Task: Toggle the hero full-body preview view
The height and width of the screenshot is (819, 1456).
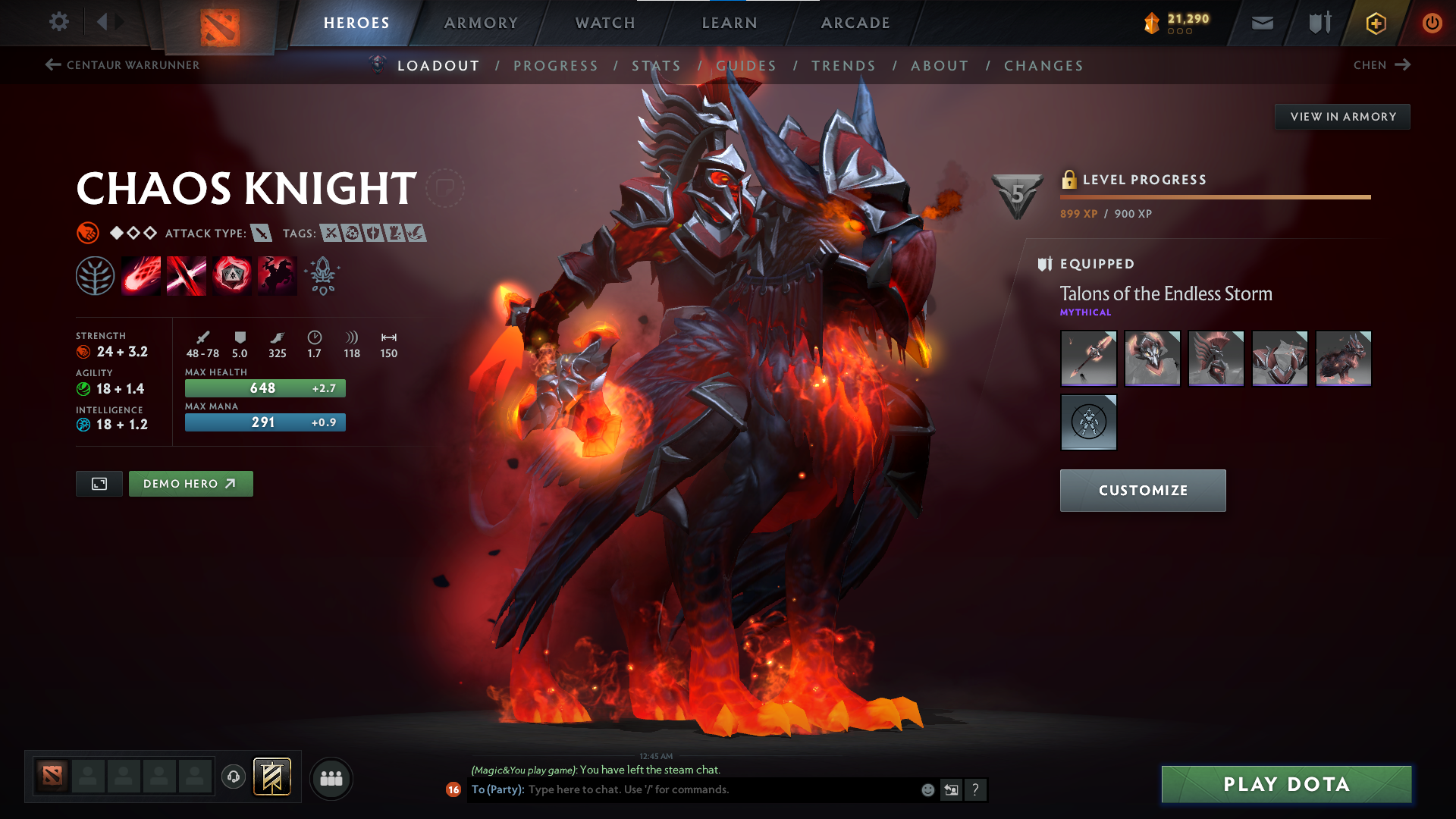Action: pyautogui.click(x=99, y=483)
